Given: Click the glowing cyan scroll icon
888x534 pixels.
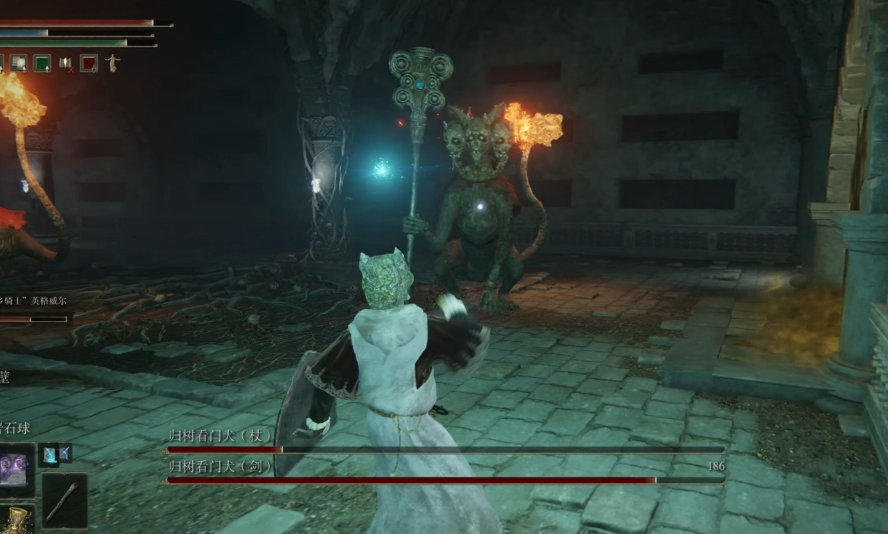Looking at the screenshot, I should click(x=49, y=456).
